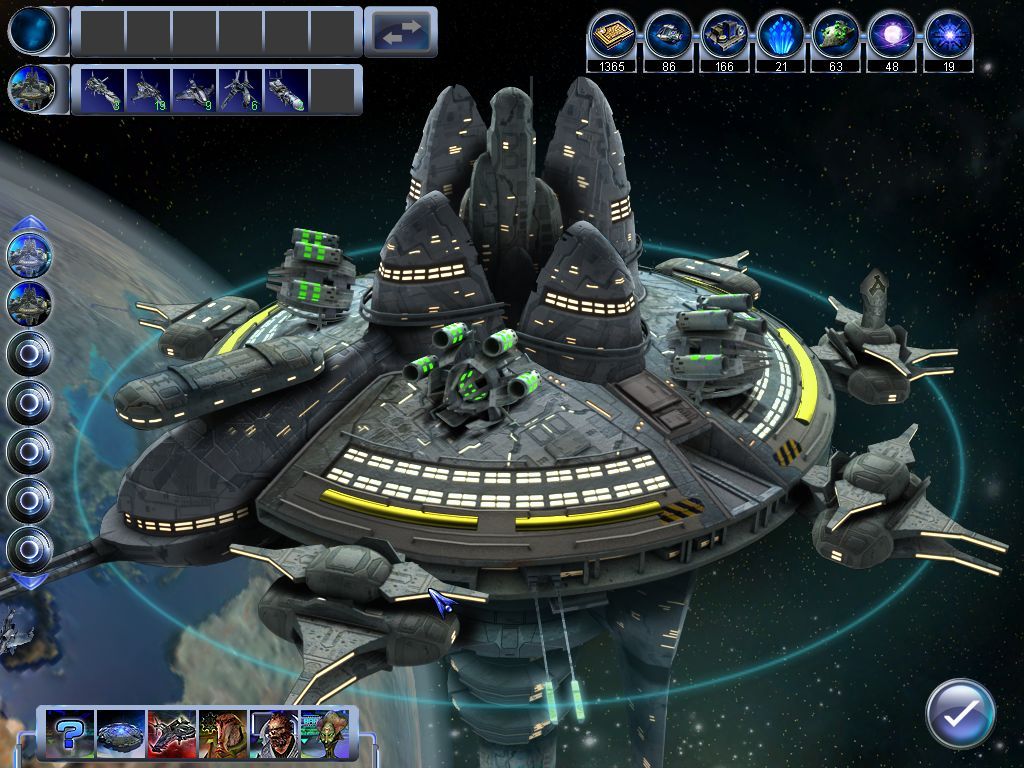Select the warship icon with red background

(x=171, y=734)
